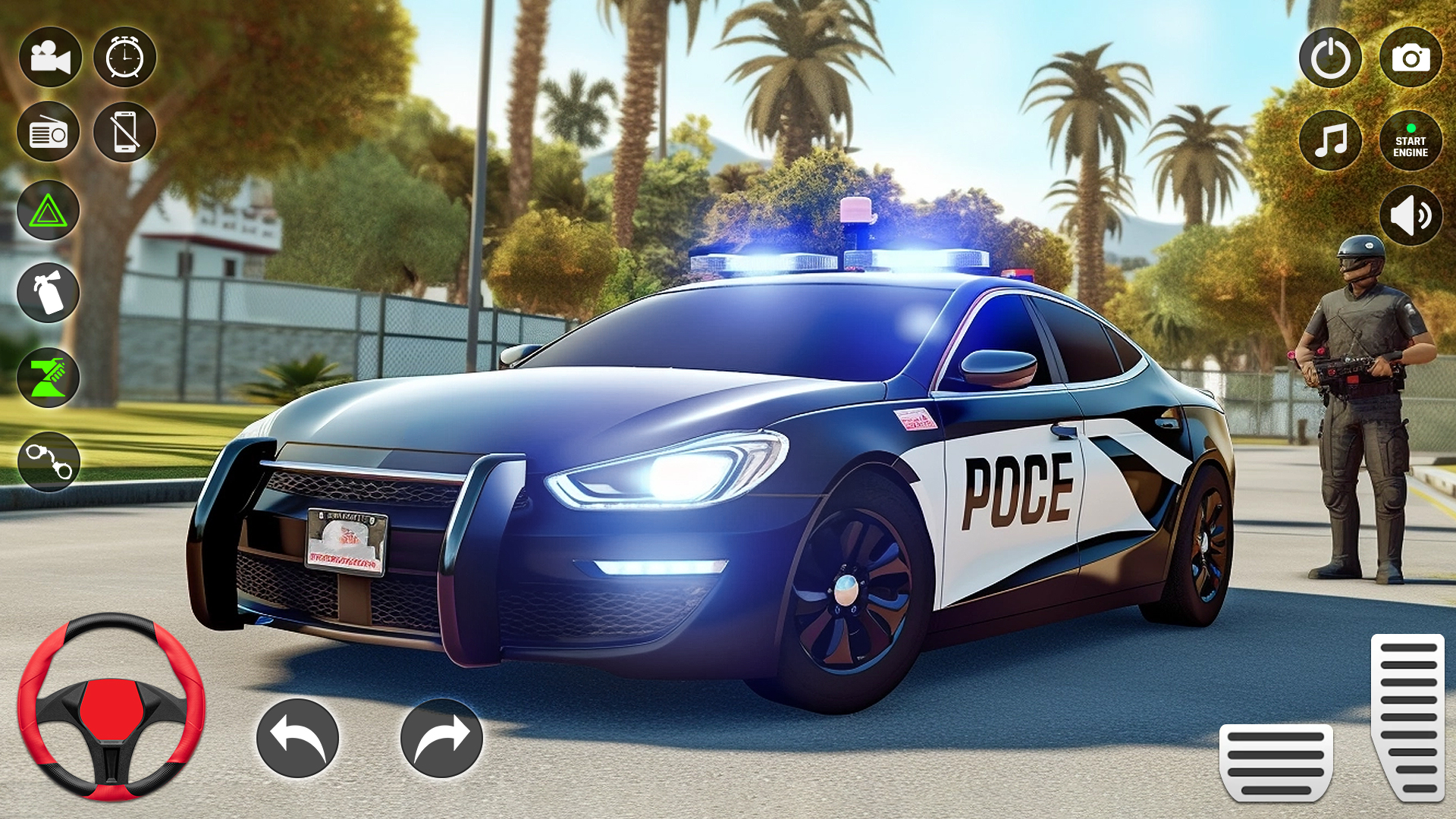Open the alarm clock timer
Viewport: 1456px width, 819px height.
pyautogui.click(x=126, y=55)
